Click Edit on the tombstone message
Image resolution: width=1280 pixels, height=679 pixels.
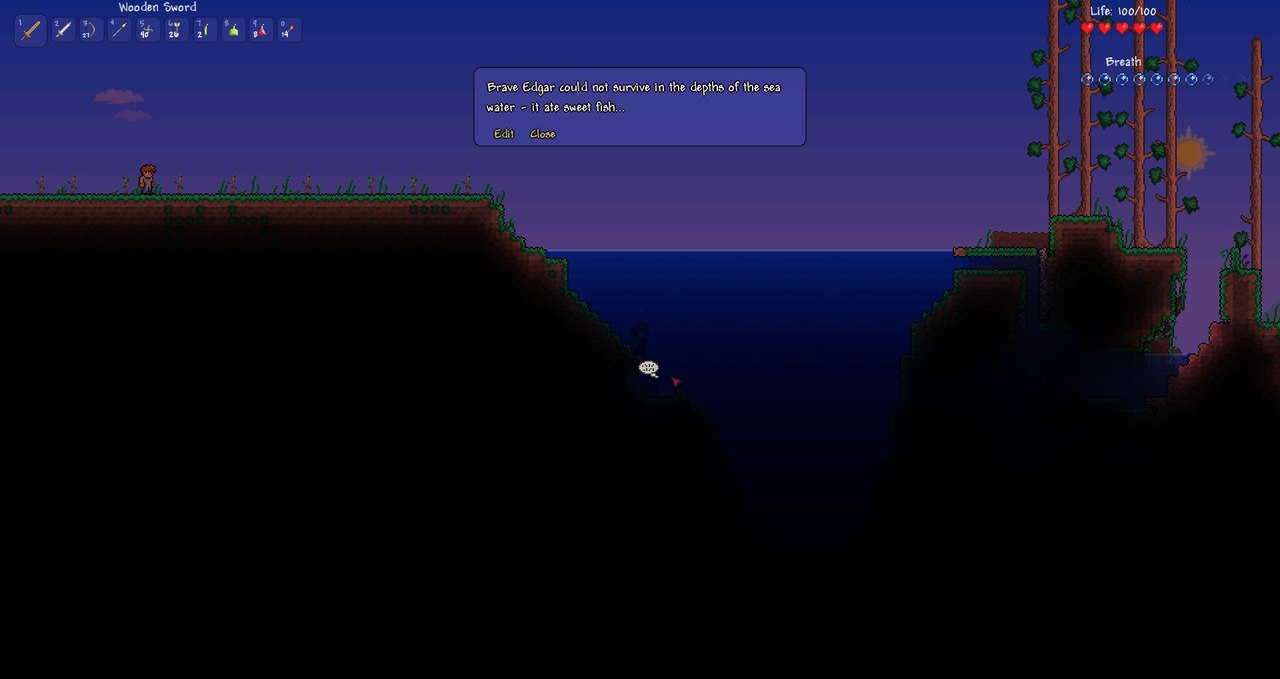pos(504,134)
